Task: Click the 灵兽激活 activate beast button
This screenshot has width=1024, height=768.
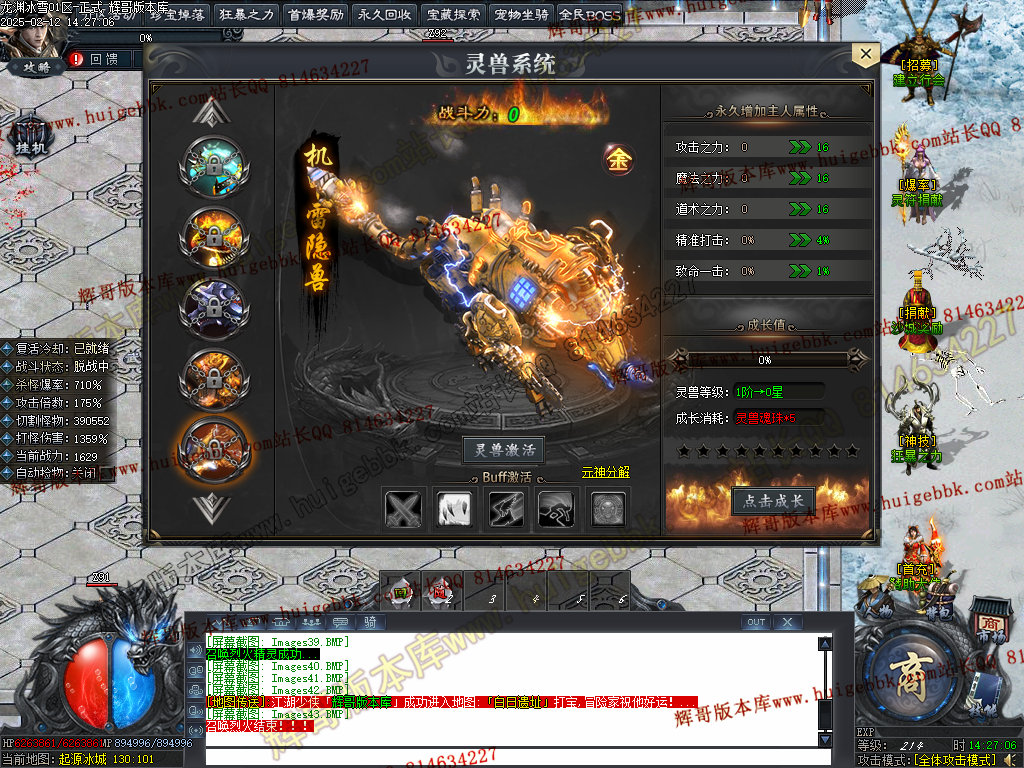Action: pyautogui.click(x=504, y=450)
